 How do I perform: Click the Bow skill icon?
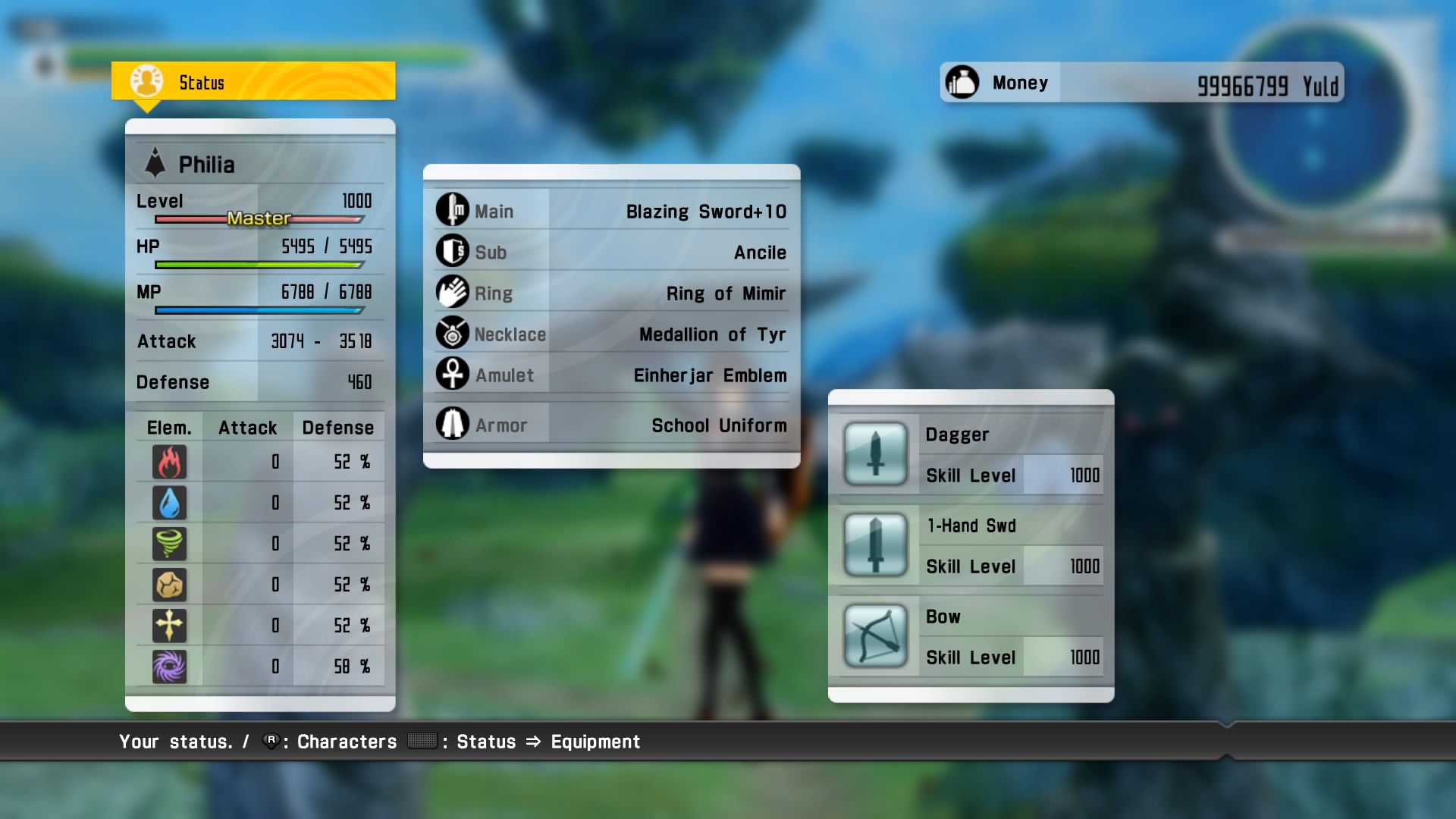[x=876, y=637]
